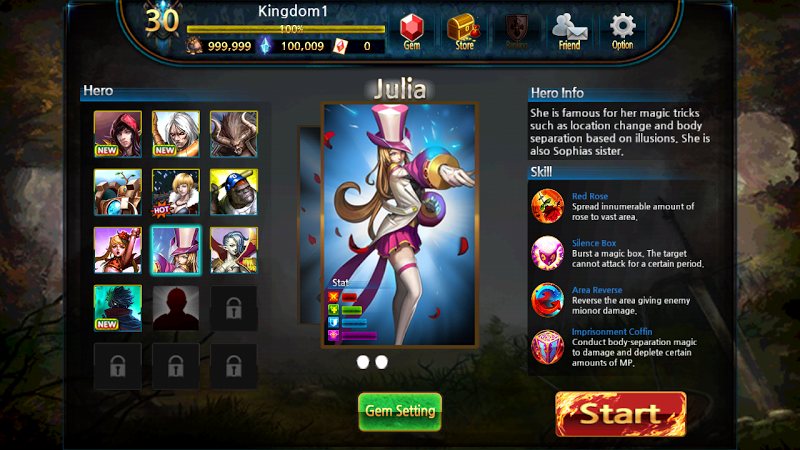Choose the white-haired hero portrait
The height and width of the screenshot is (450, 800).
point(176,134)
